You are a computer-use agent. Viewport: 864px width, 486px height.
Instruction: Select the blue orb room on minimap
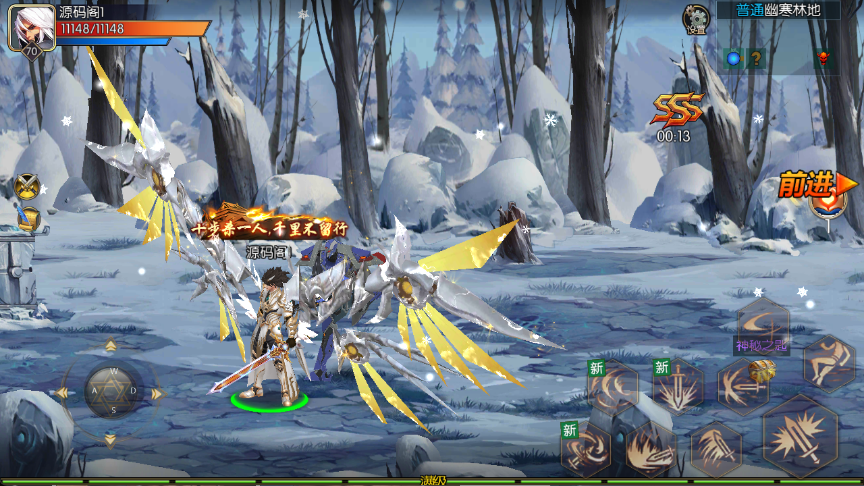(733, 59)
